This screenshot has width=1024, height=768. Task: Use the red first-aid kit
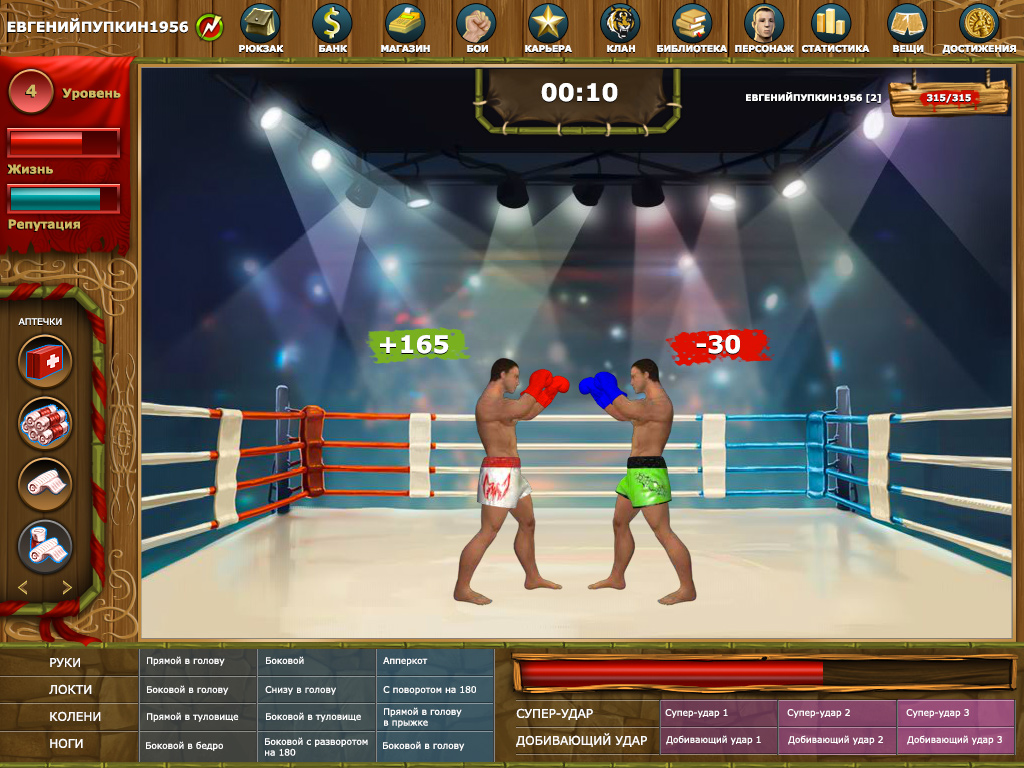pos(45,362)
